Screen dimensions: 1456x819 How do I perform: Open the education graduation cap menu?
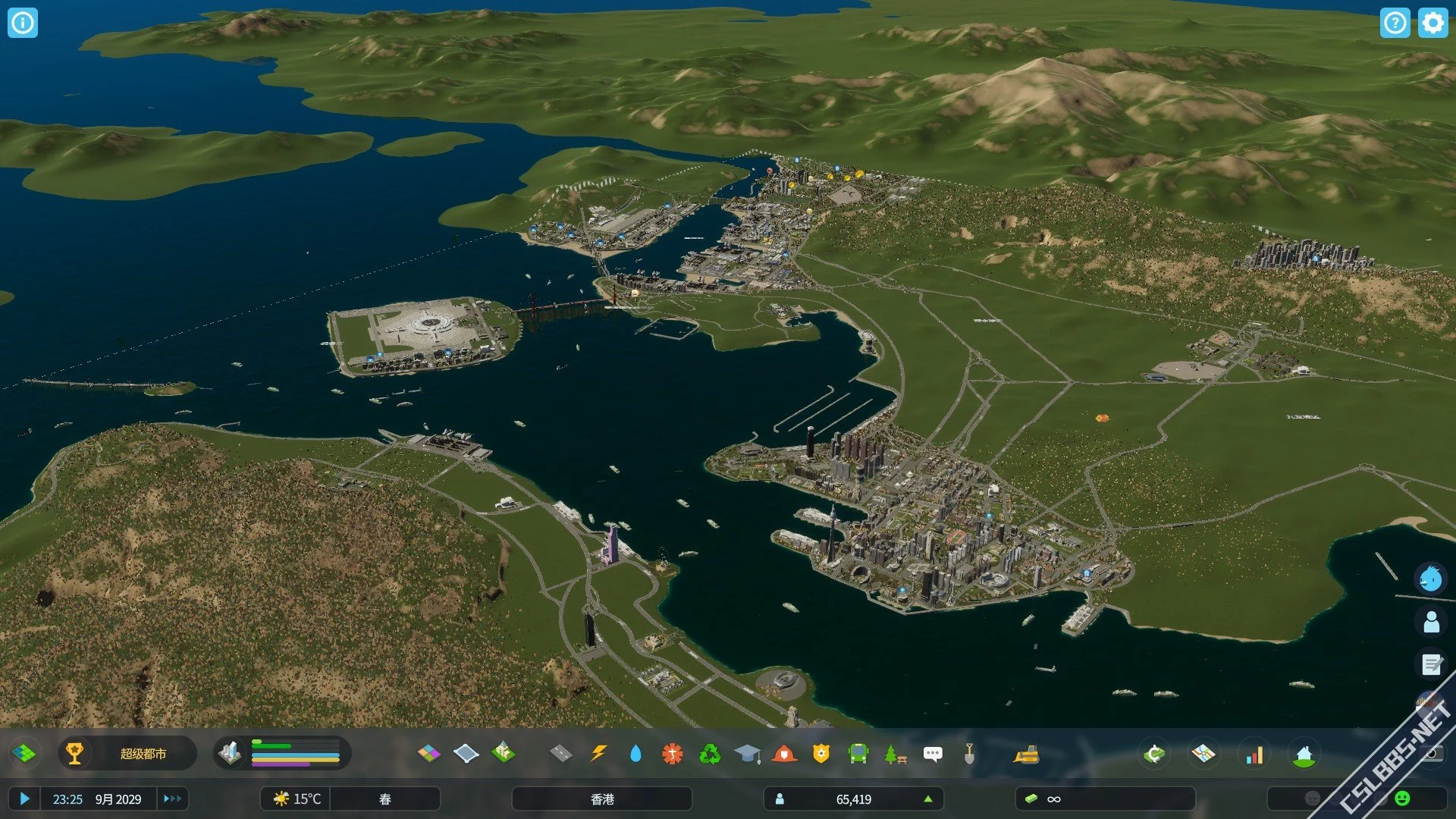pos(747,754)
